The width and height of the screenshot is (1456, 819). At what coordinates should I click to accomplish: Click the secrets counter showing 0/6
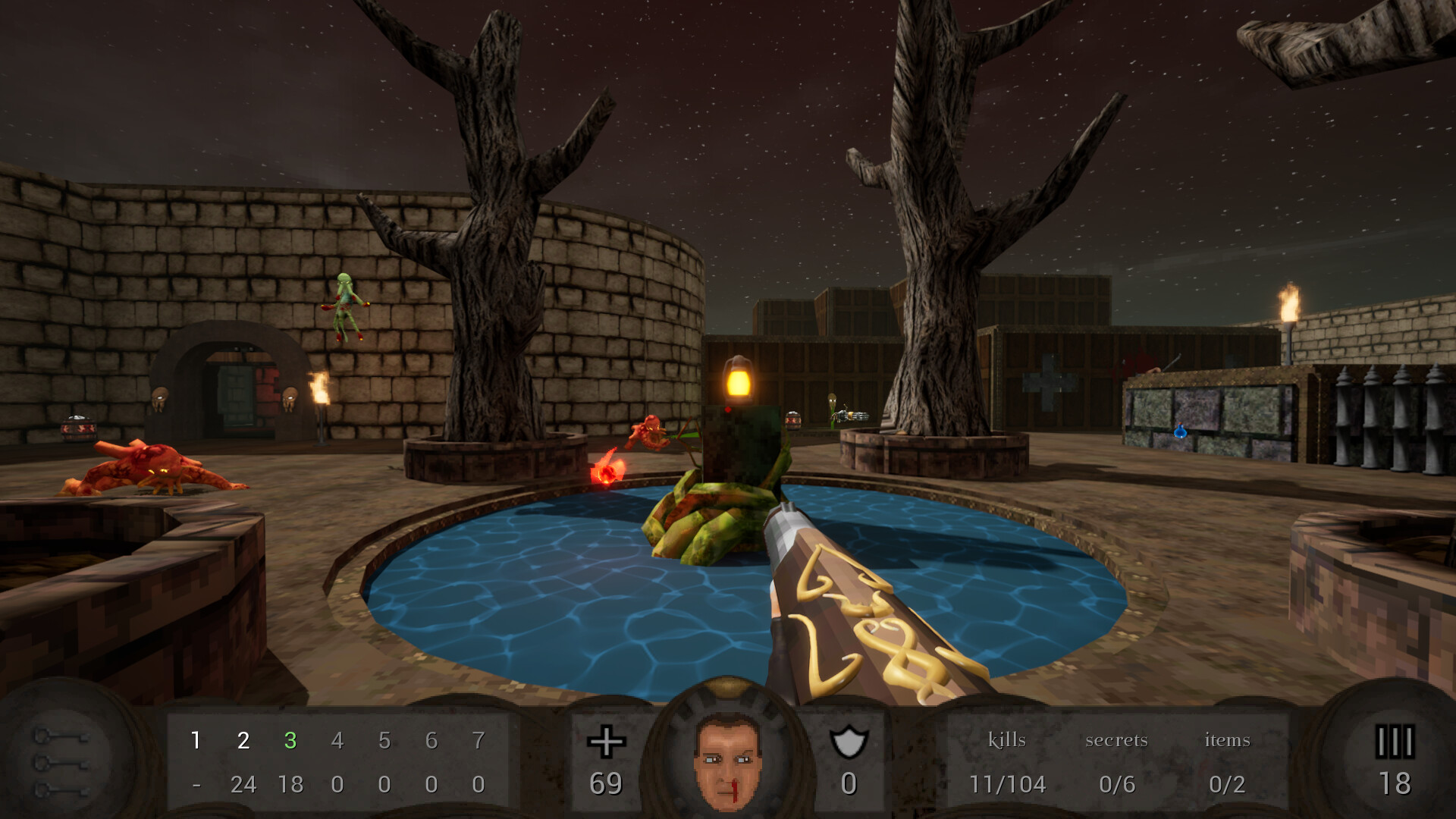[1119, 786]
